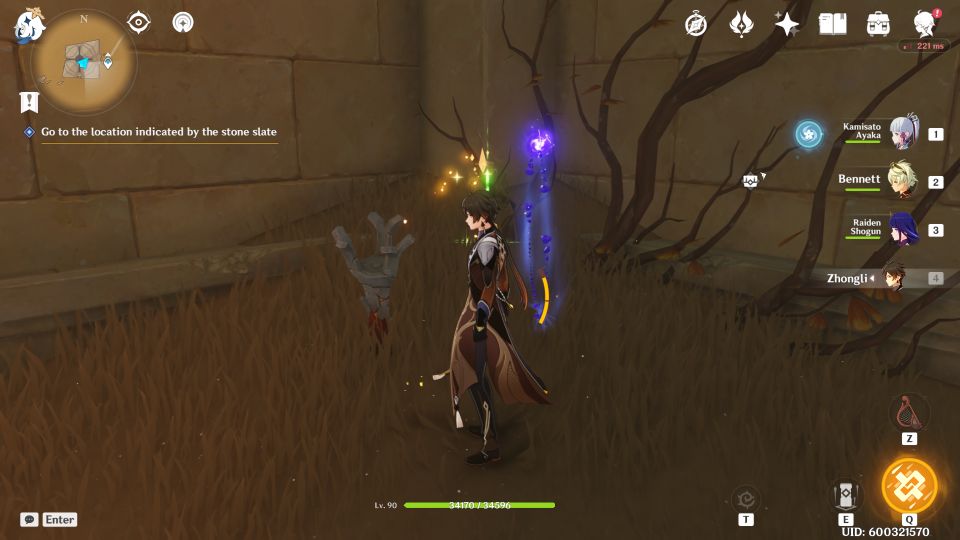Open the map from the minimap

coord(83,62)
